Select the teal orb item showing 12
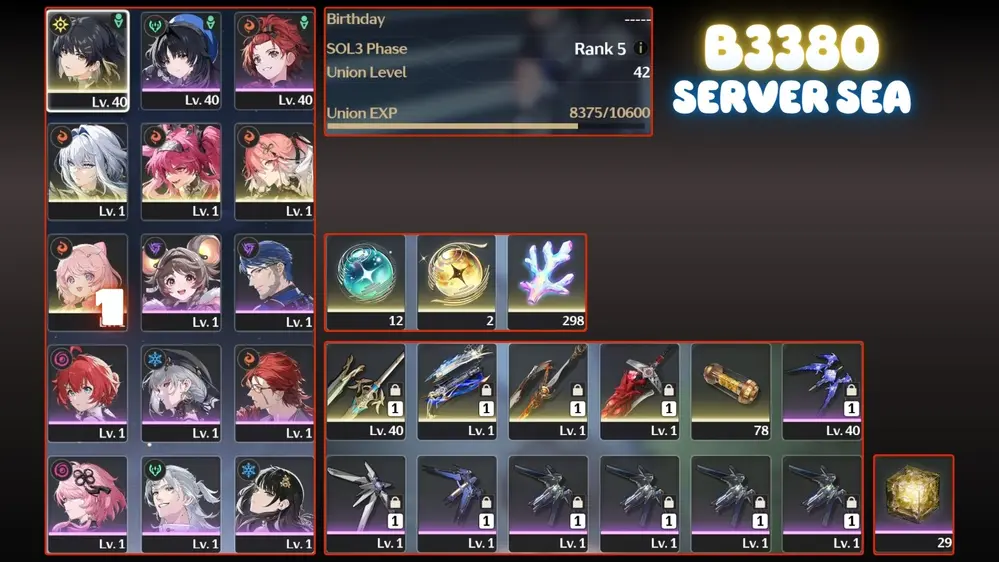The height and width of the screenshot is (562, 999). [365, 281]
